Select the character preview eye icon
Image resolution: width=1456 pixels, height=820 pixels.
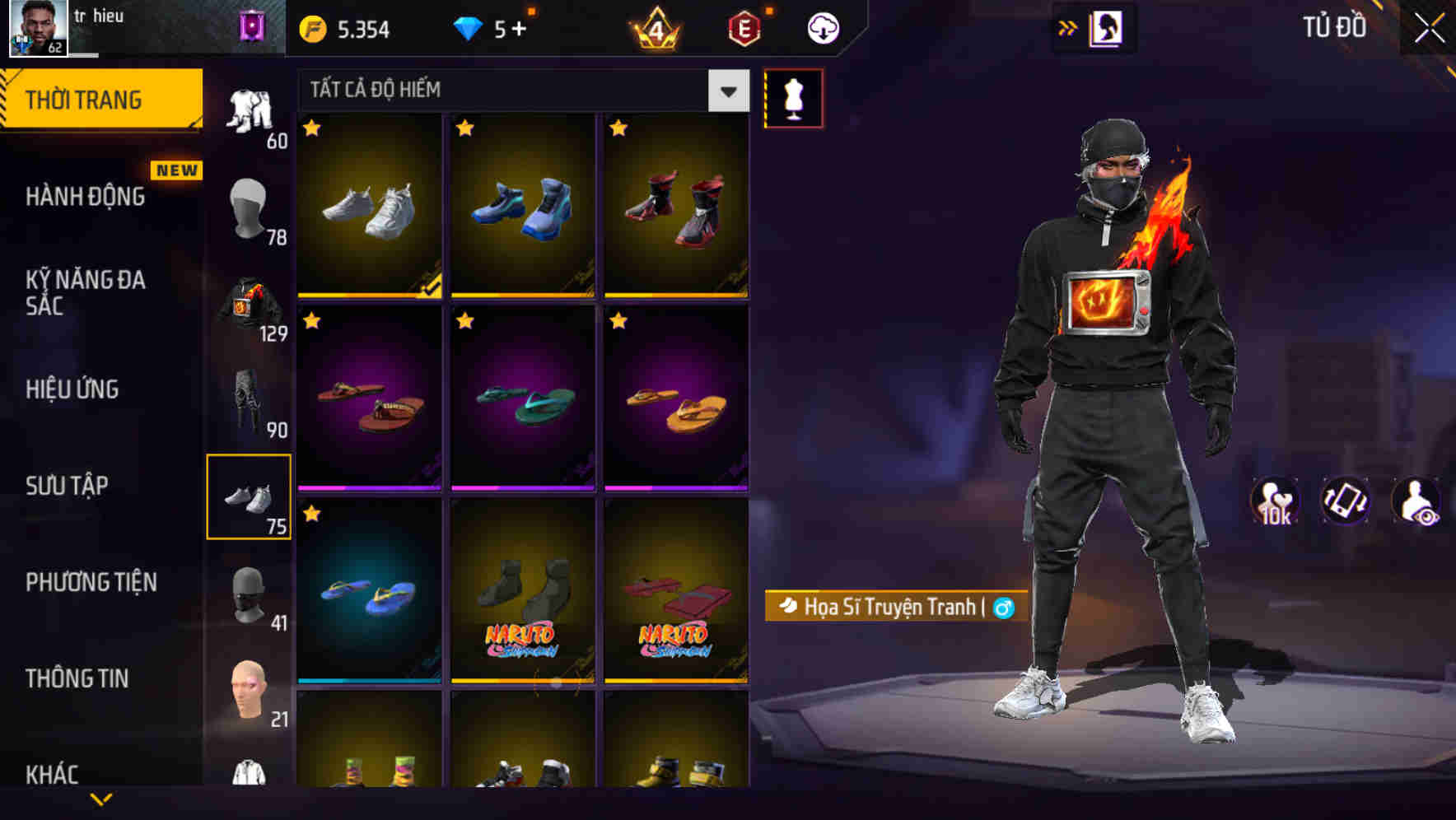tap(1416, 501)
